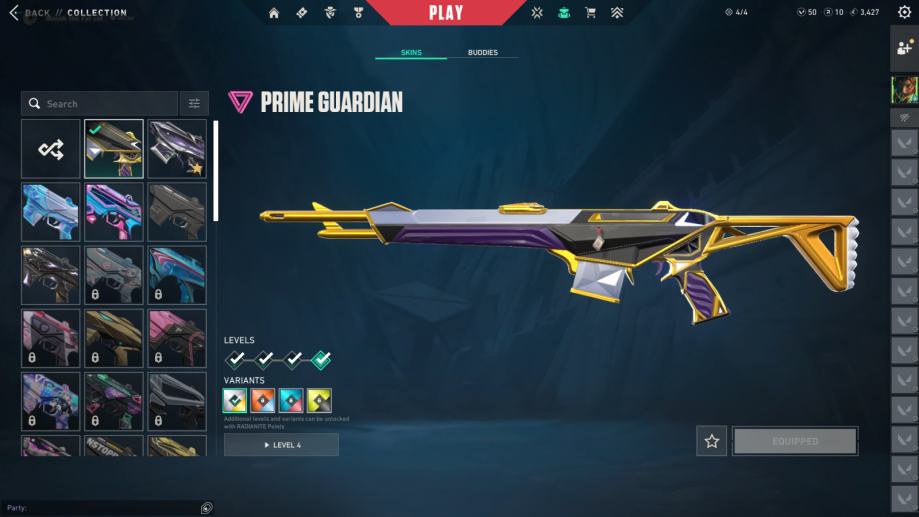Screen dimensions: 919x517
Task: Open the store cart icon
Action: click(x=590, y=13)
